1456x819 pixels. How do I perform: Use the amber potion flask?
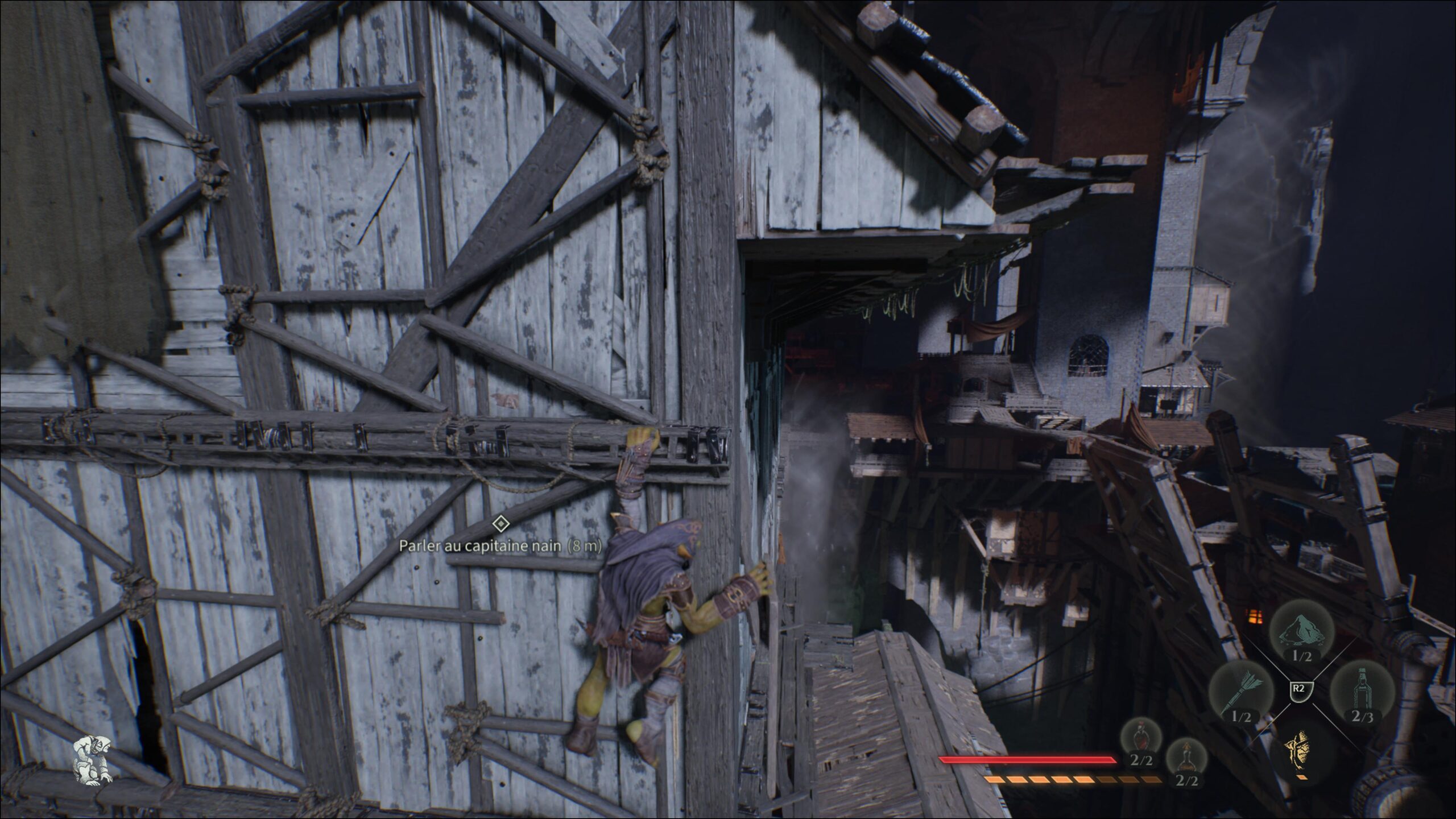click(1186, 758)
